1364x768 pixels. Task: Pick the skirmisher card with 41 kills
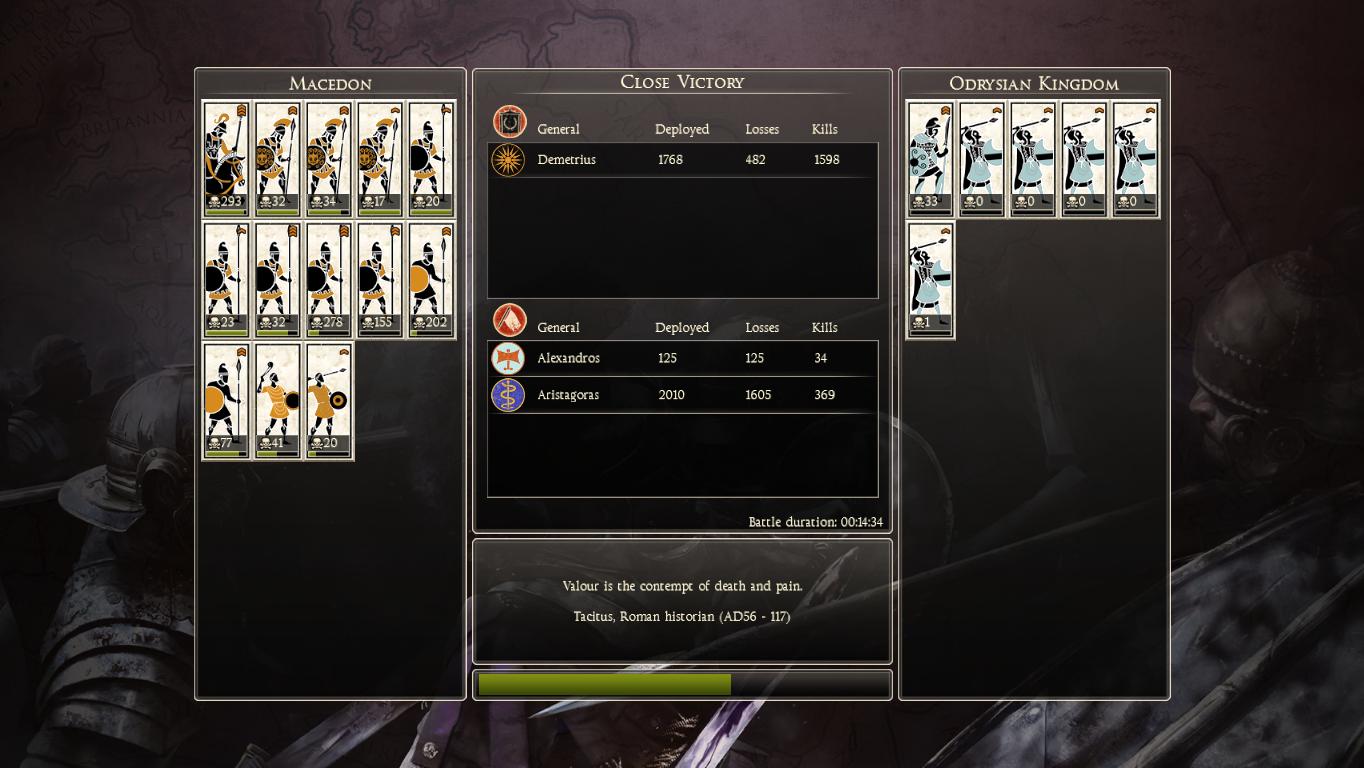(x=277, y=400)
